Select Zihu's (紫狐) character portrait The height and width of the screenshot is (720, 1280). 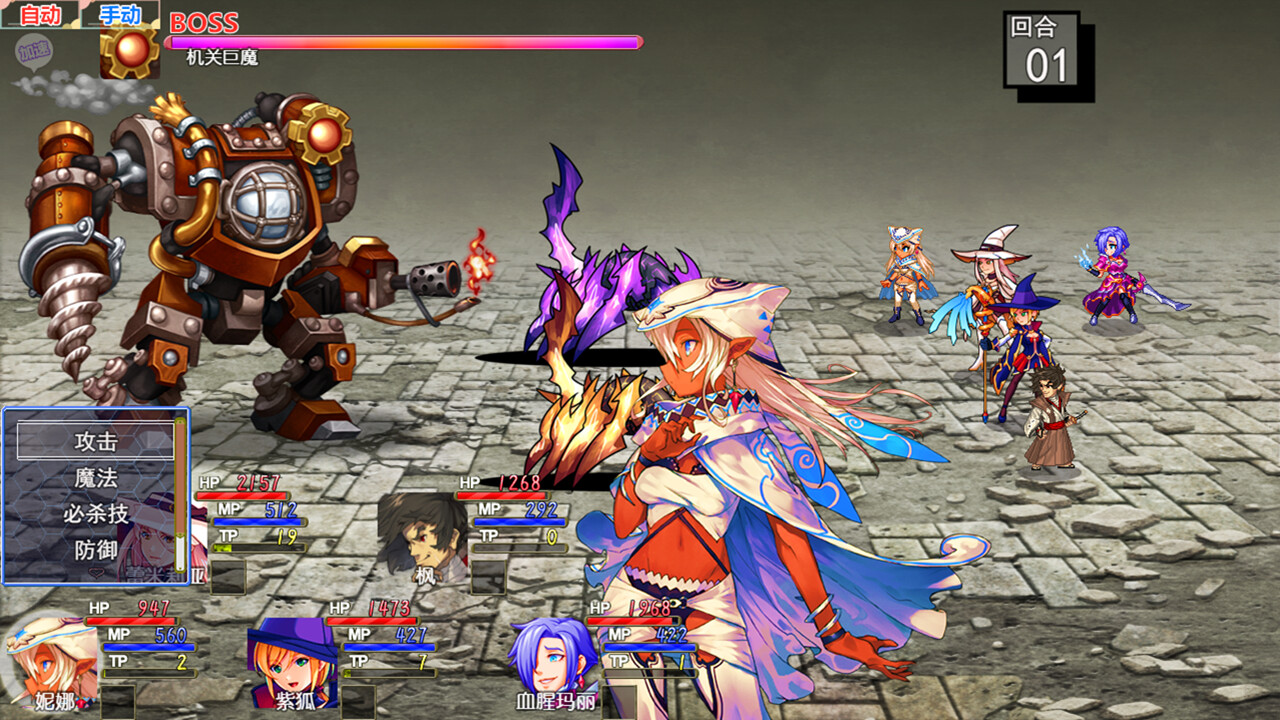point(290,665)
